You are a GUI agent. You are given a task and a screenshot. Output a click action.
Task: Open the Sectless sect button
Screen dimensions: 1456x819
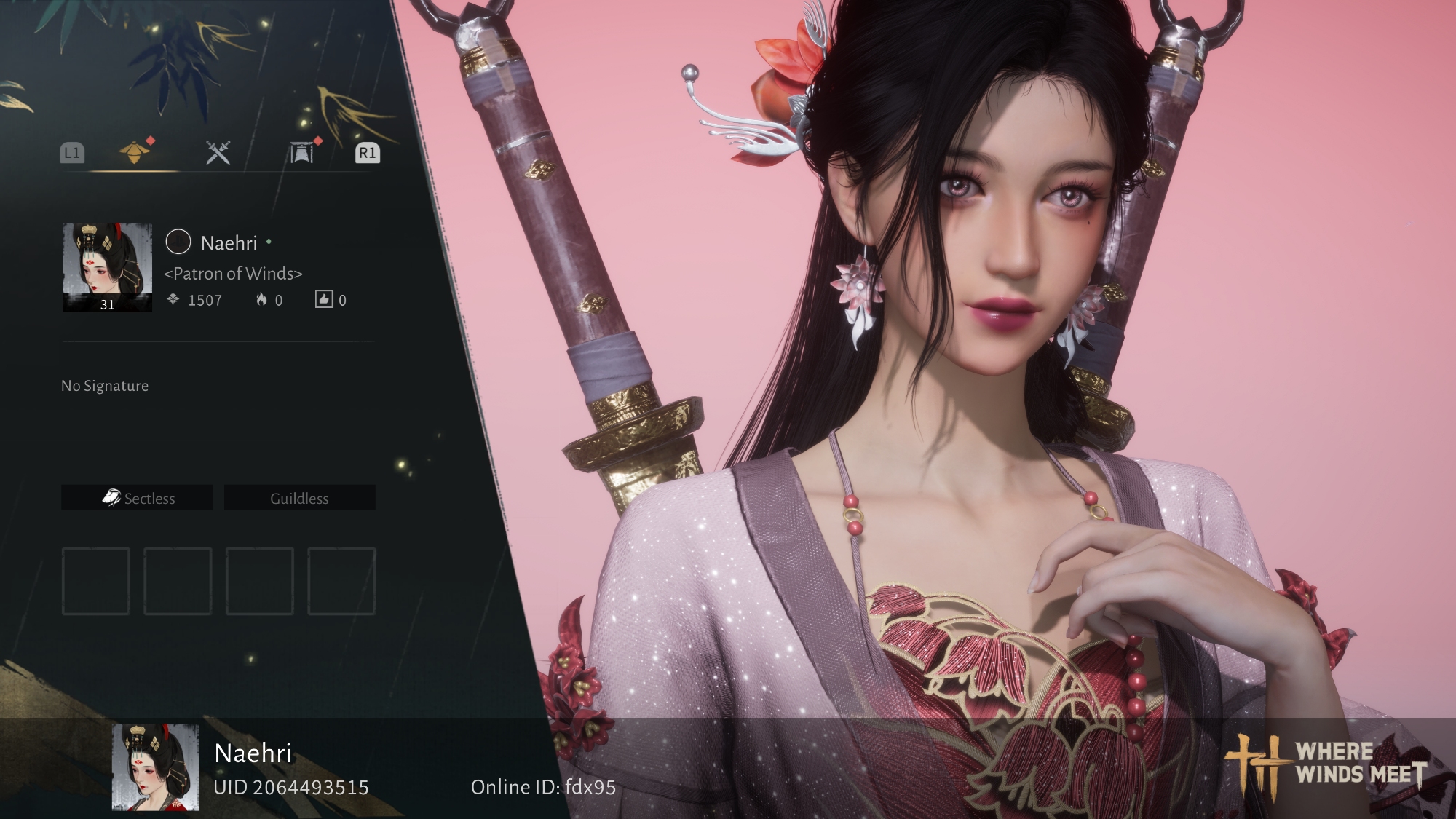(137, 498)
